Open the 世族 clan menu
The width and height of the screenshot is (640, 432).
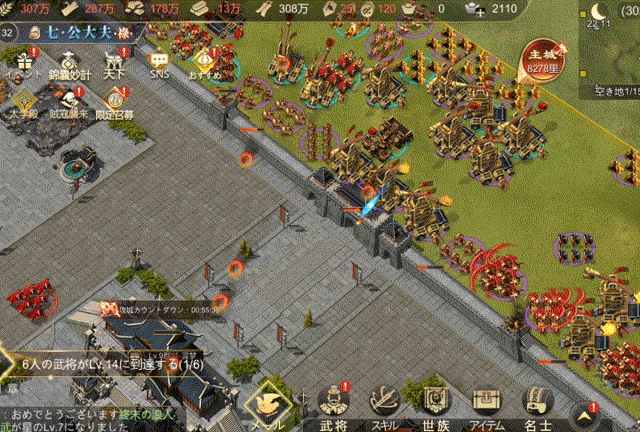coord(435,405)
